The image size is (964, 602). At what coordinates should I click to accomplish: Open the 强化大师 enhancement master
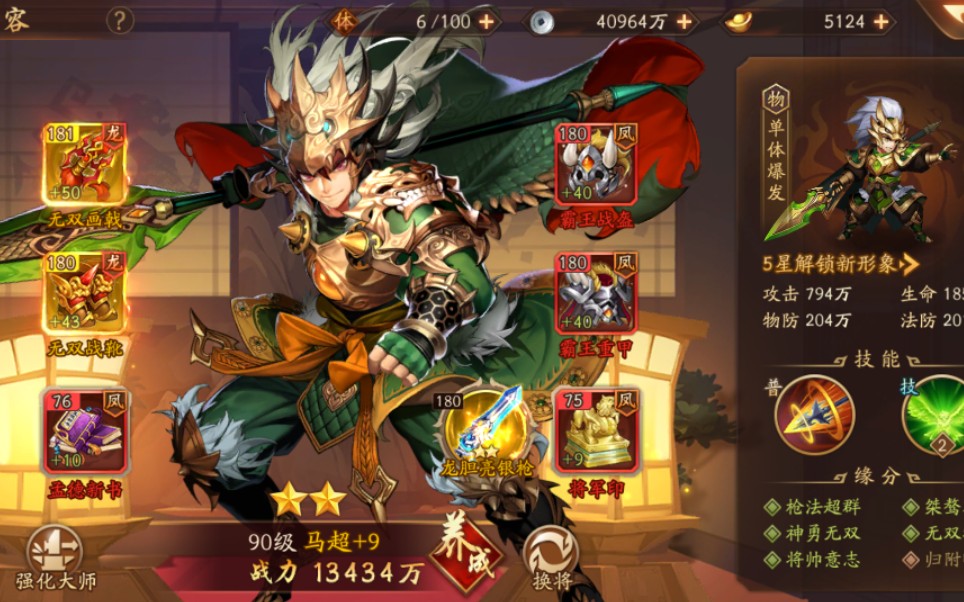coord(53,556)
